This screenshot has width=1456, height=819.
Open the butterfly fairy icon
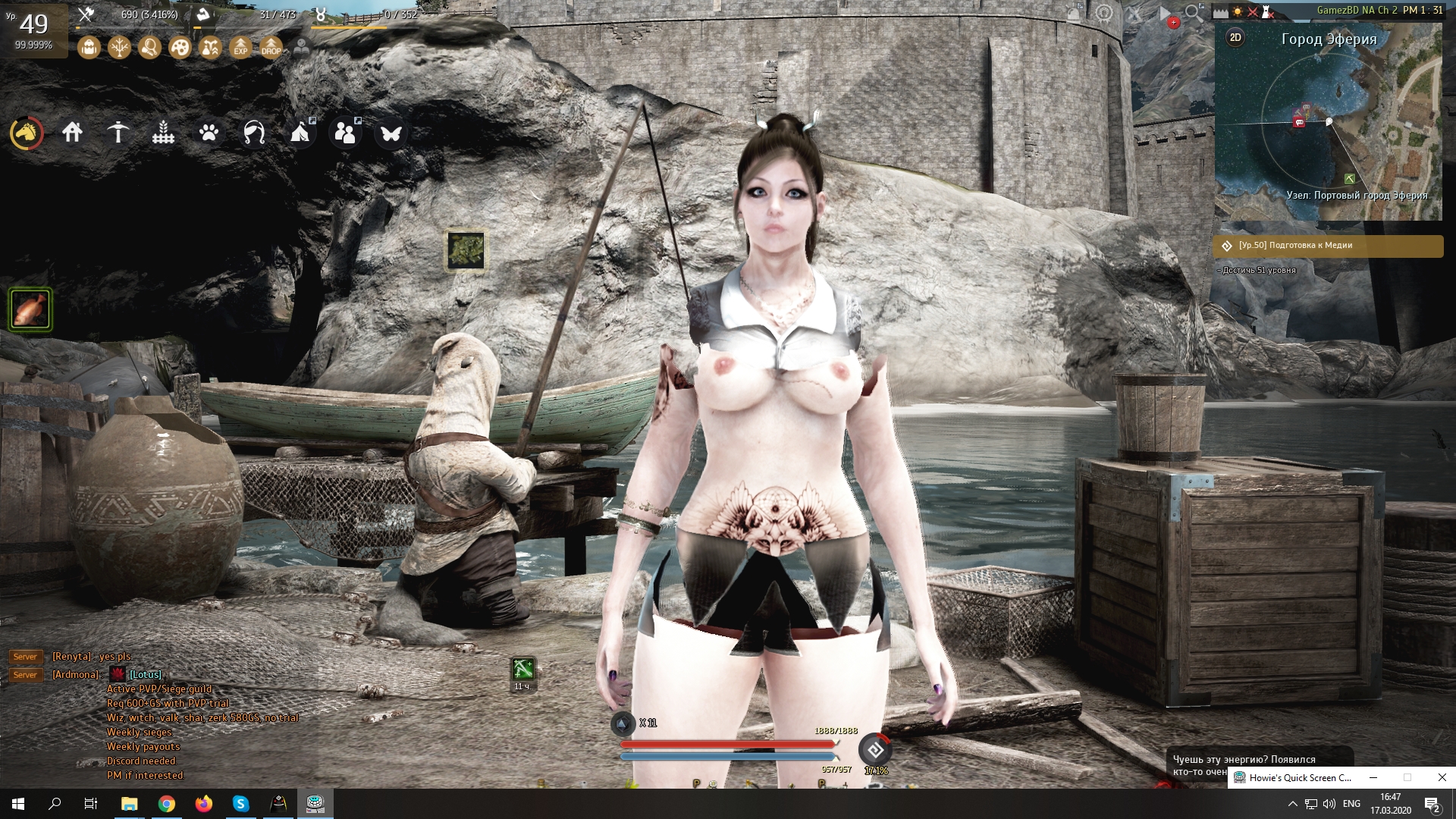pos(391,133)
